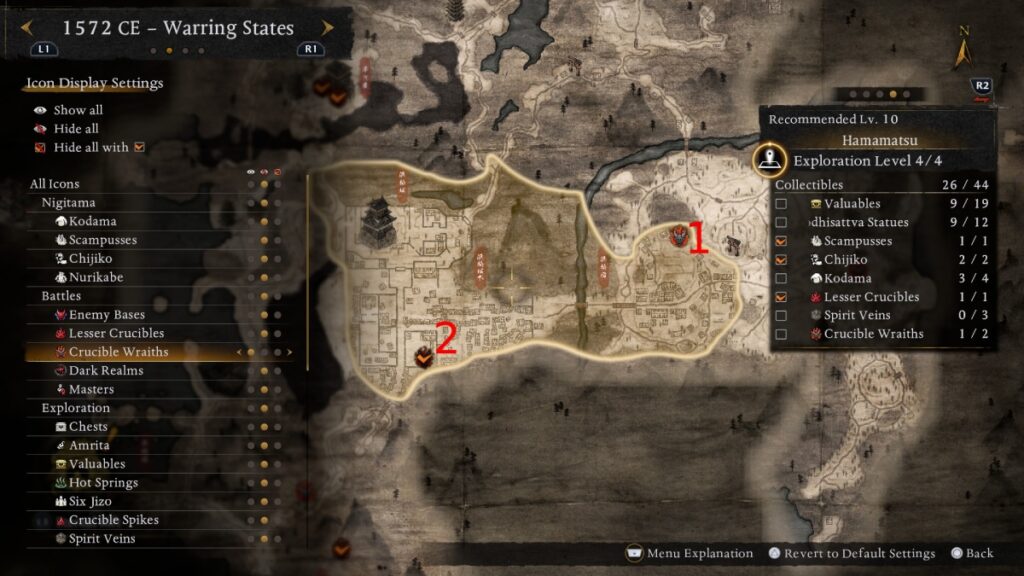Select the Crucible Spikes filter
This screenshot has height=576, width=1024.
(113, 520)
